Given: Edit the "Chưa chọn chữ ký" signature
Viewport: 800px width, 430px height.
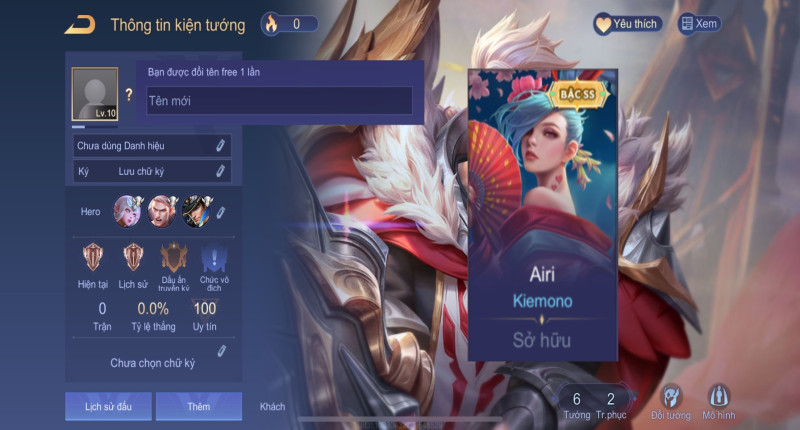Looking at the screenshot, I should (x=221, y=351).
